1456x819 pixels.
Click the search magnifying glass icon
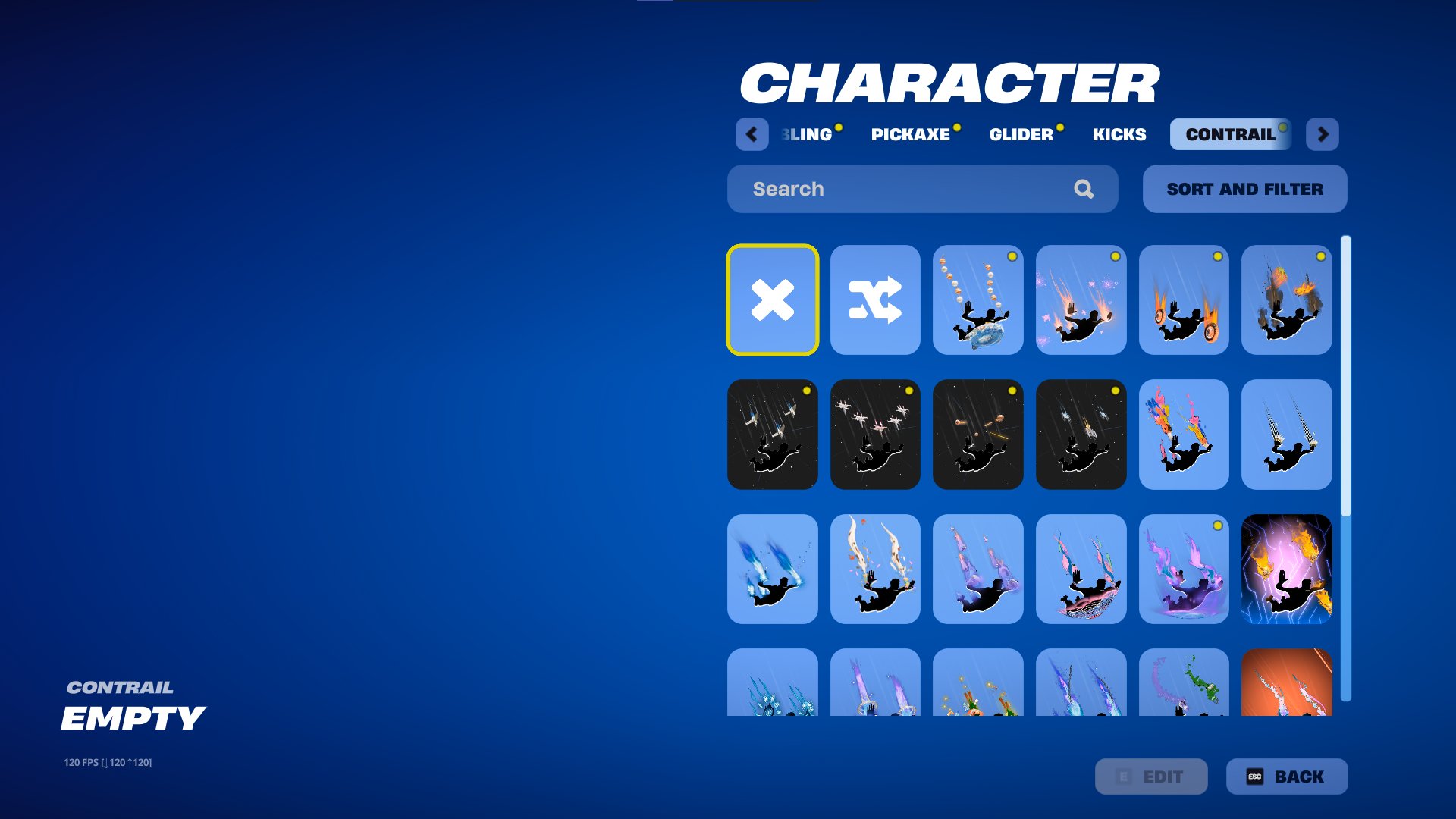click(x=1084, y=189)
